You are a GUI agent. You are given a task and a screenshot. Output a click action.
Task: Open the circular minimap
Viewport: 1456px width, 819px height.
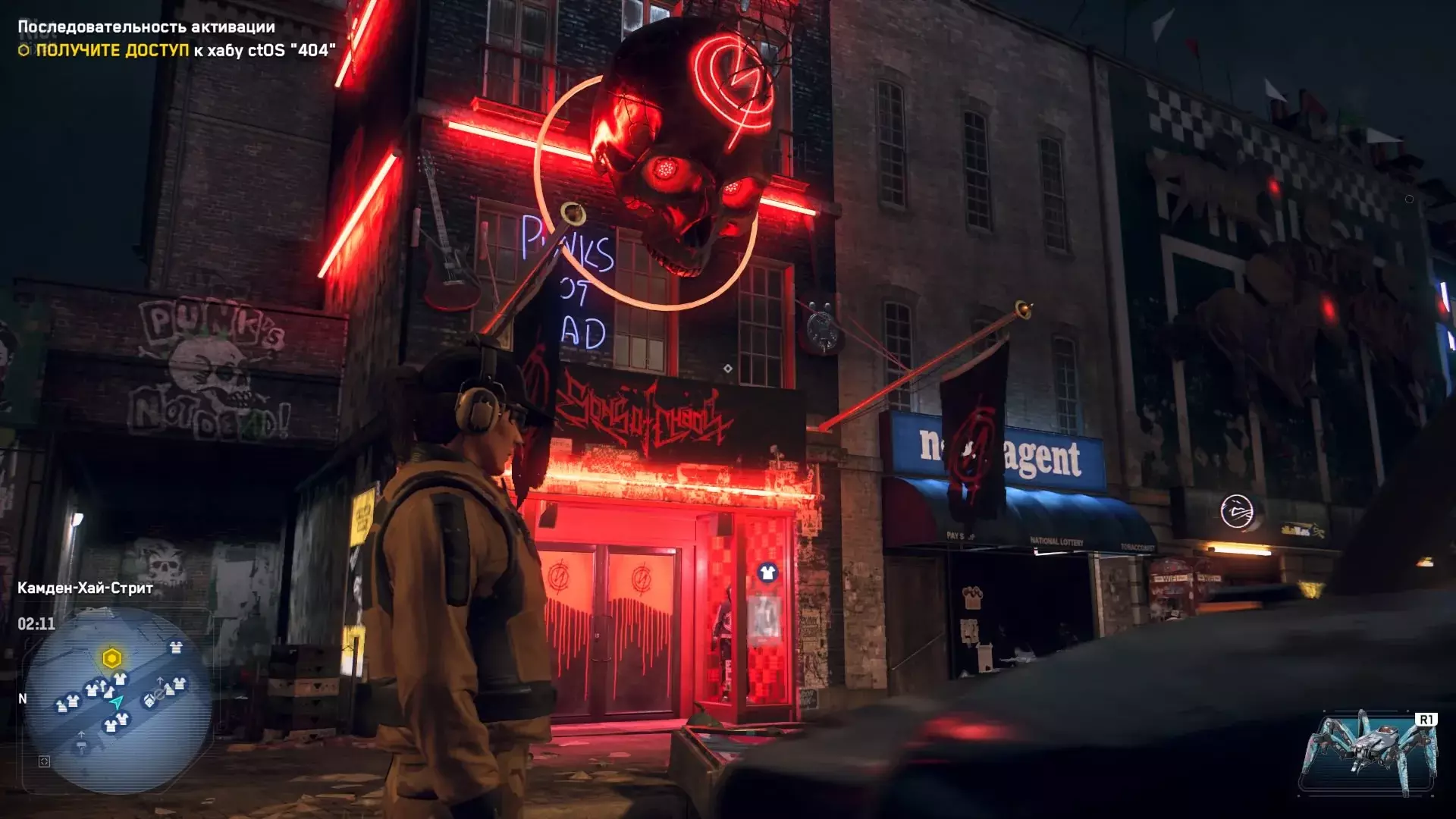coord(118,701)
